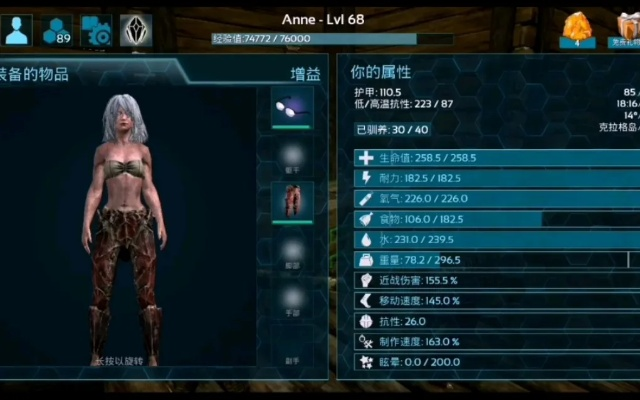The width and height of the screenshot is (640, 400).
Task: Select the crystal diamond tab icon
Action: [x=135, y=30]
